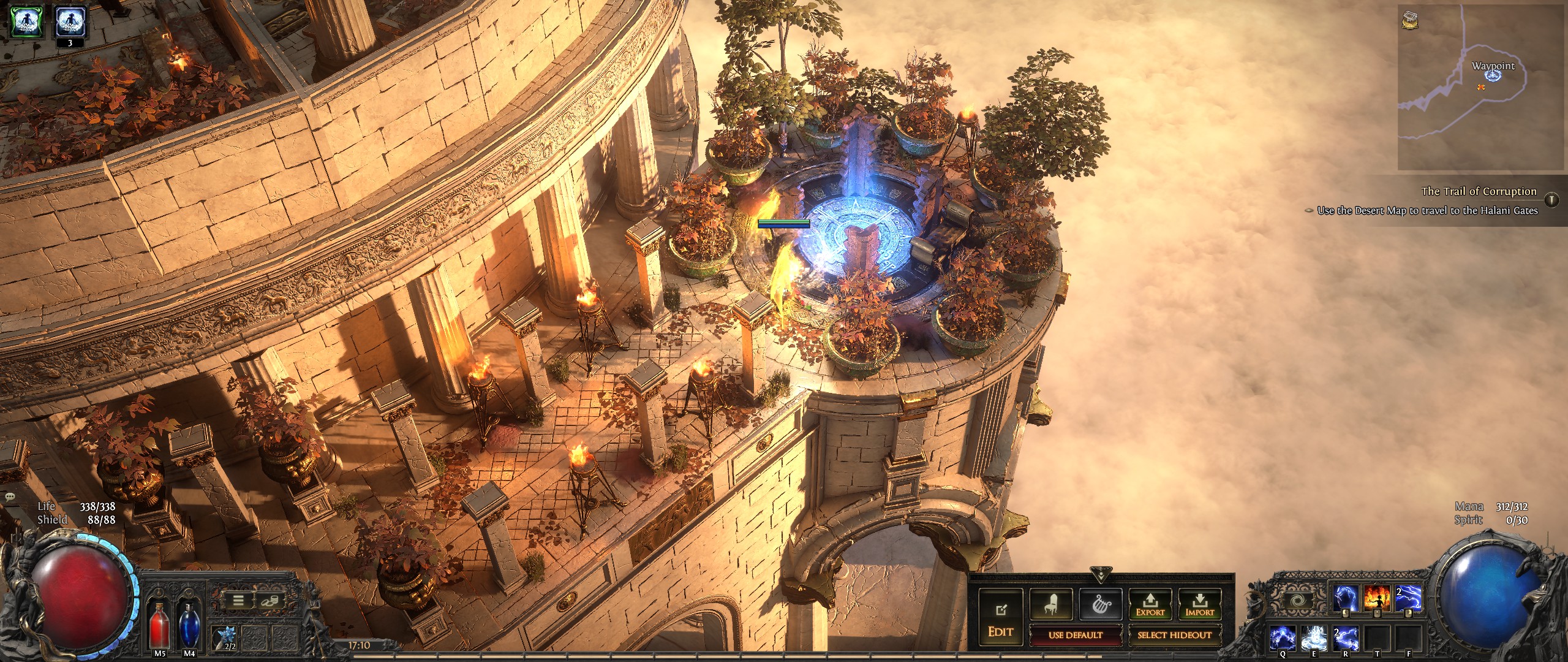Viewport: 1568px width, 662px height.
Task: Import a hideout layout
Action: point(1199,605)
